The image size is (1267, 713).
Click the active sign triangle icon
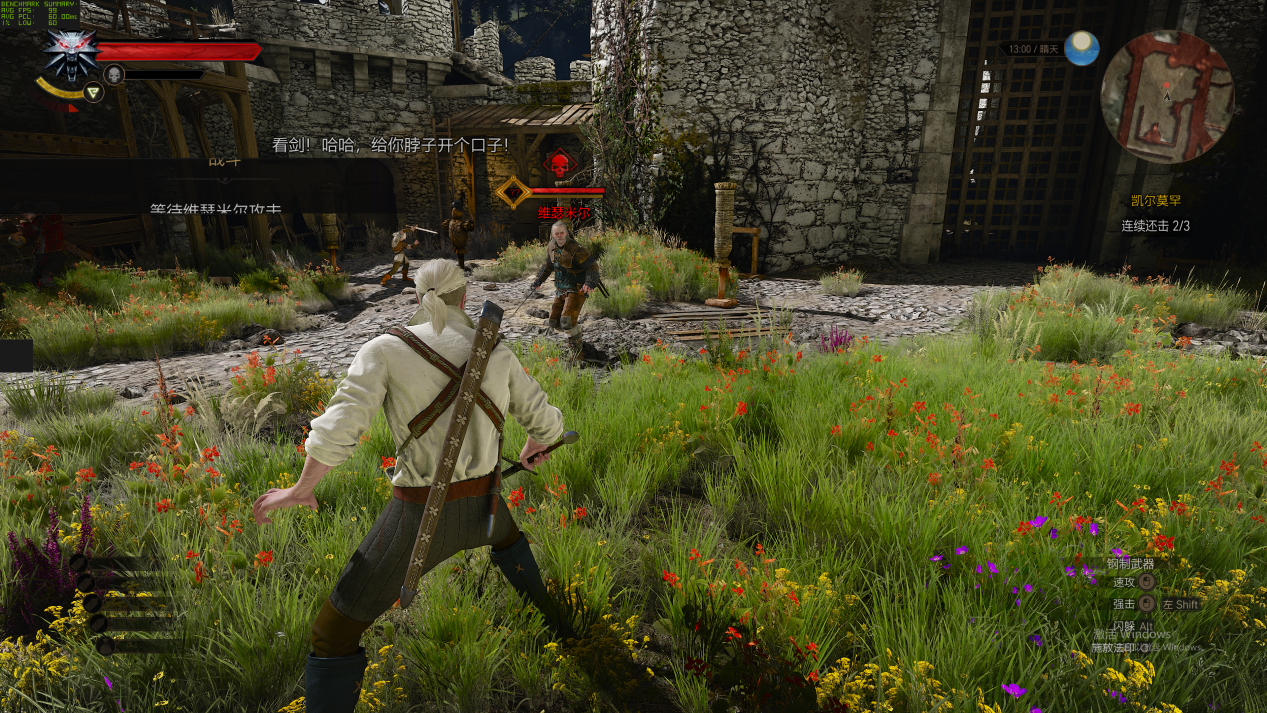[x=93, y=93]
